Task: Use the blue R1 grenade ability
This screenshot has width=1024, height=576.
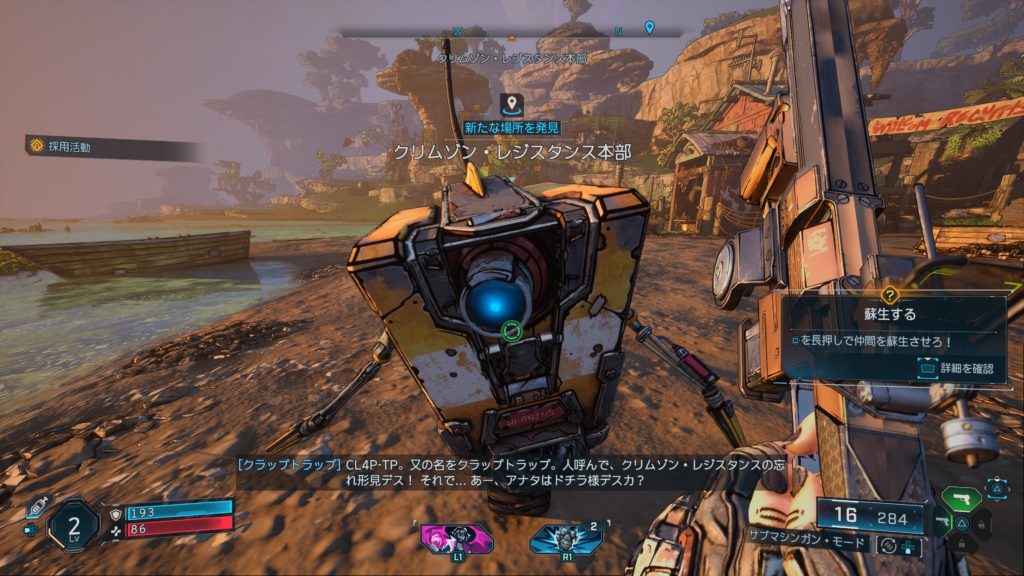Action: [x=566, y=537]
